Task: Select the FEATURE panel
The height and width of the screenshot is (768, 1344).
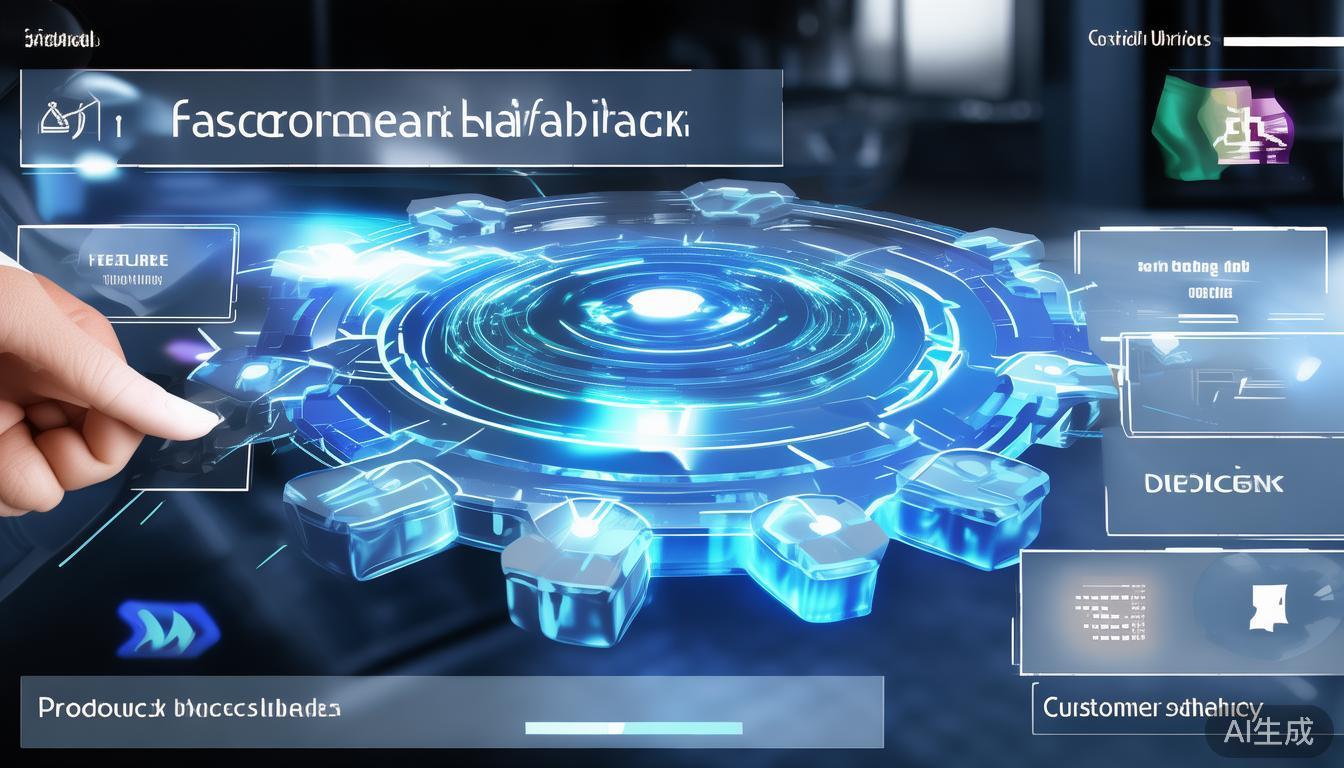Action: pos(128,270)
